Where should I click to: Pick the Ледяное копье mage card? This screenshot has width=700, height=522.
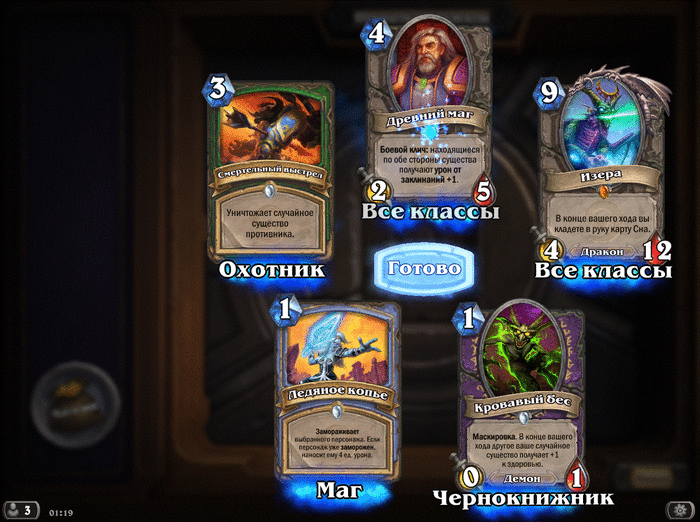(338, 390)
